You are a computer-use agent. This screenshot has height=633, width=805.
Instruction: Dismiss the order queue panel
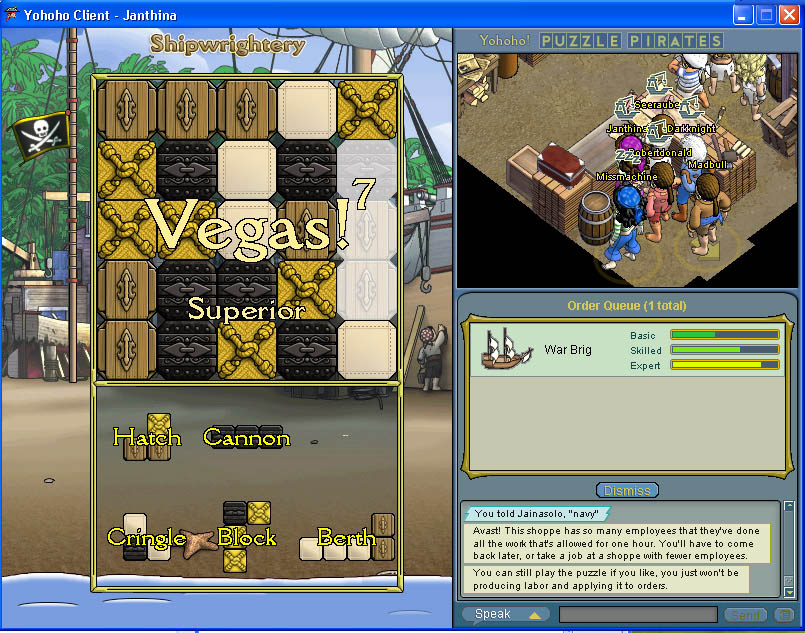pyautogui.click(x=627, y=490)
